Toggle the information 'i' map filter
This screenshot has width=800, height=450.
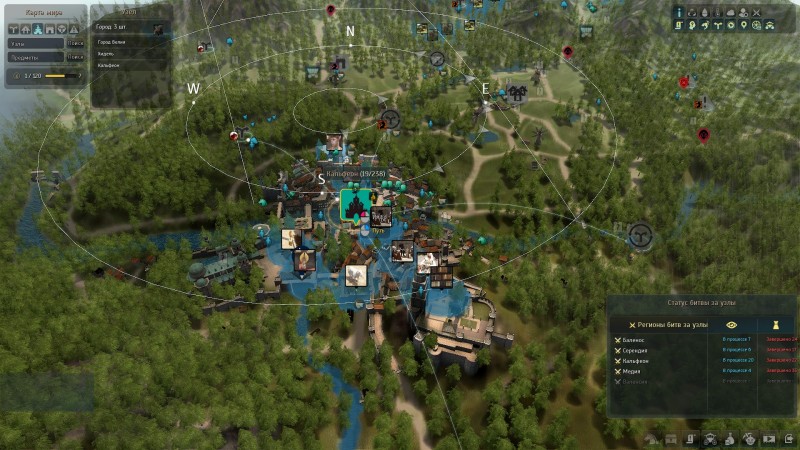(680, 12)
